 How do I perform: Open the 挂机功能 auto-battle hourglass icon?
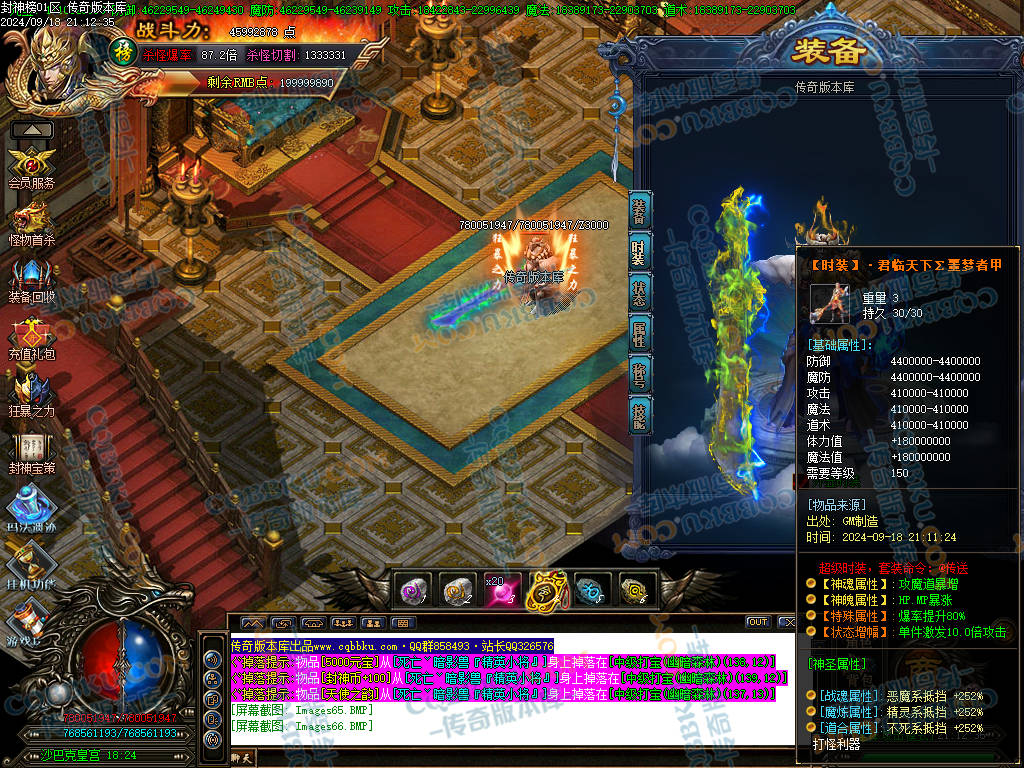pos(31,565)
